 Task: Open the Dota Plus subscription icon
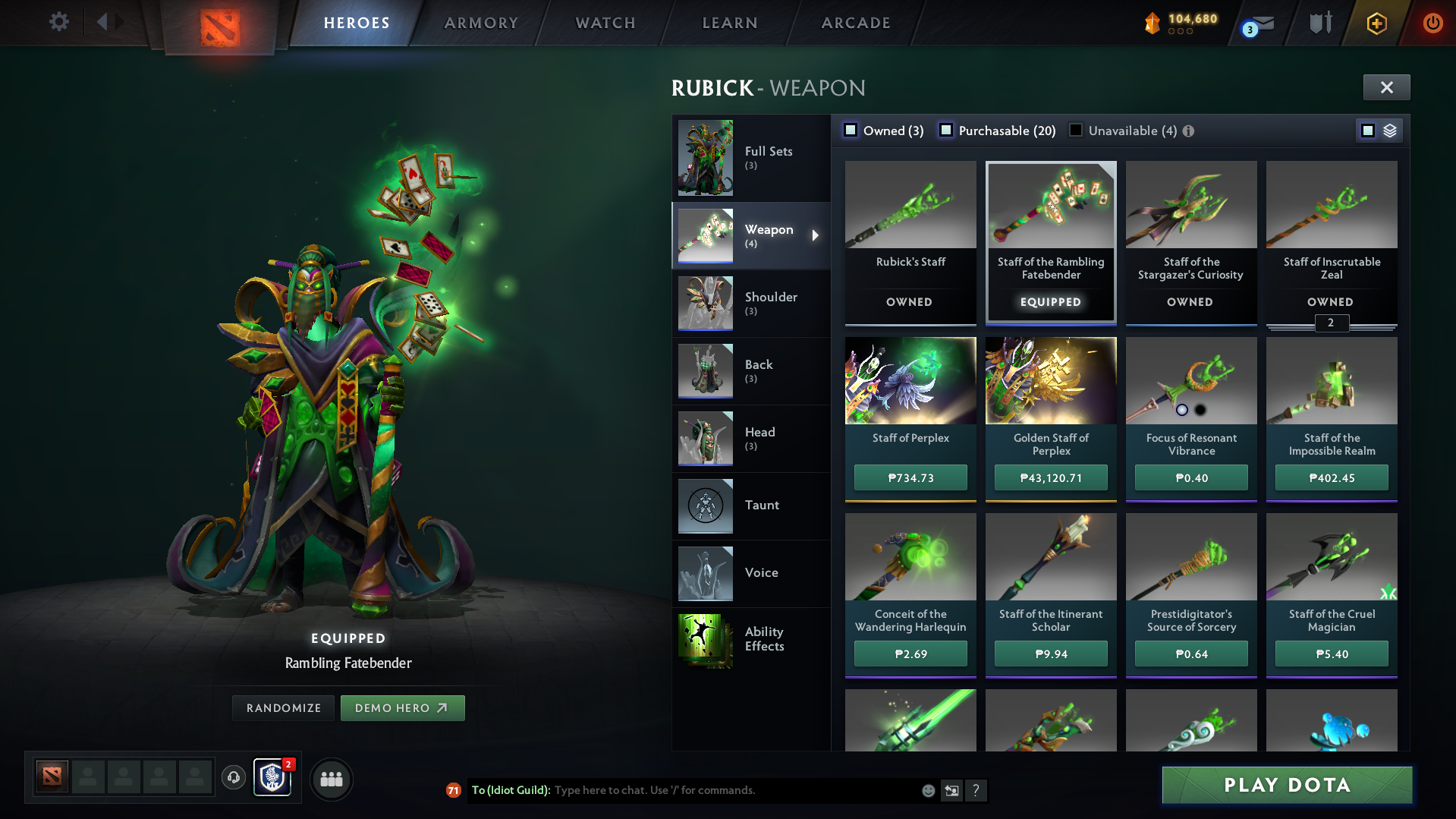tap(1376, 23)
